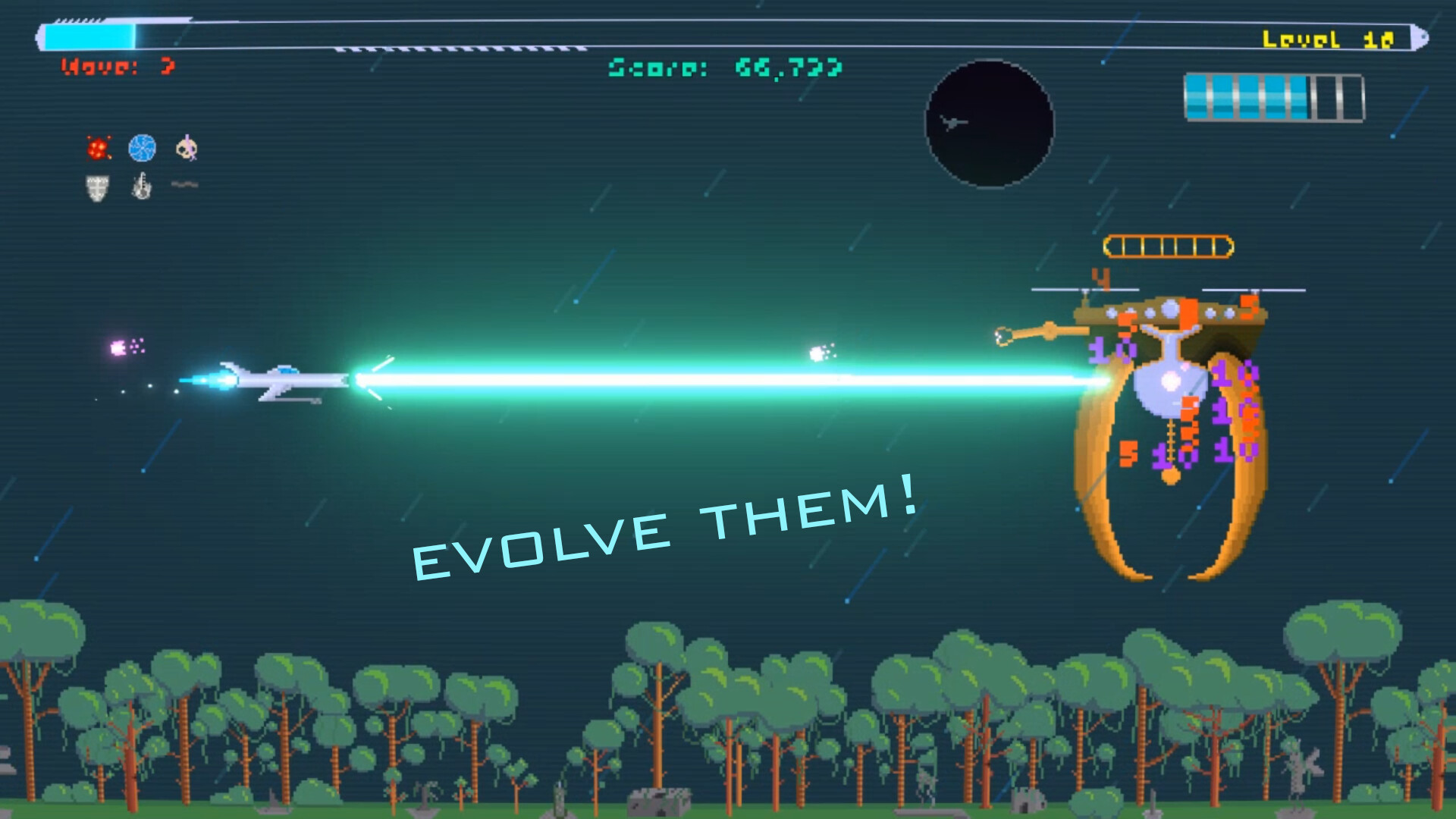The width and height of the screenshot is (1456, 819).
Task: Click the blue fan shuriken power-up icon
Action: pos(142,148)
